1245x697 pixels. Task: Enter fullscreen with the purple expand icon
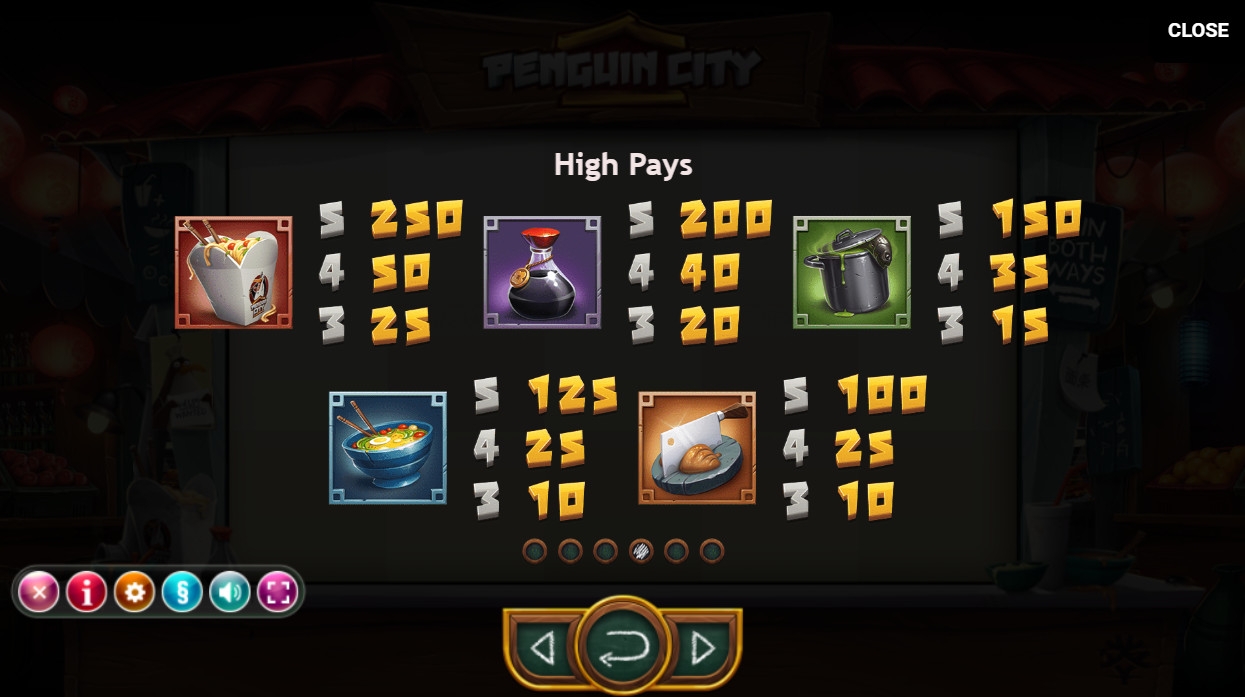277,593
